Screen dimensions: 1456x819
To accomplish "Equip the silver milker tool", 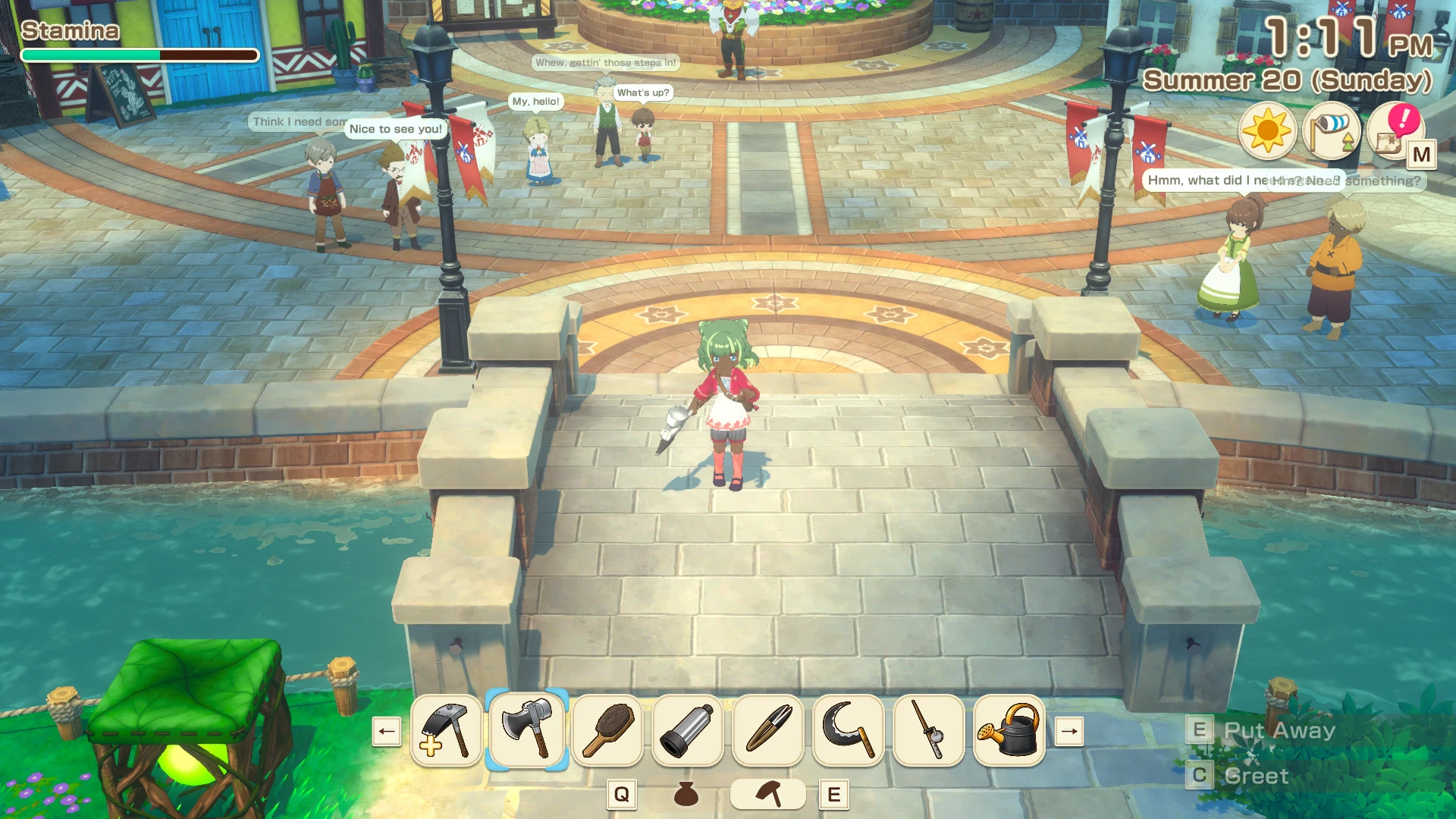I will pyautogui.click(x=688, y=731).
